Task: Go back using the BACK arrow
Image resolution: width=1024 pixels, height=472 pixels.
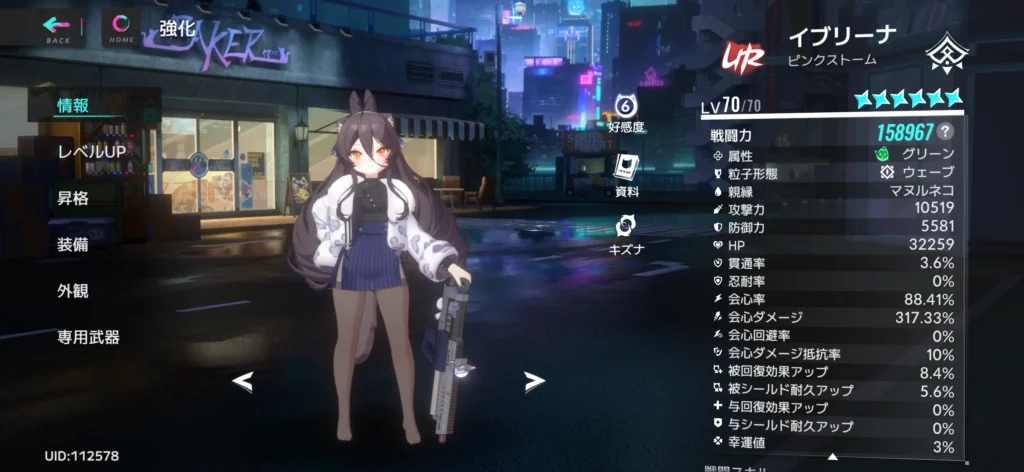Action: point(58,27)
